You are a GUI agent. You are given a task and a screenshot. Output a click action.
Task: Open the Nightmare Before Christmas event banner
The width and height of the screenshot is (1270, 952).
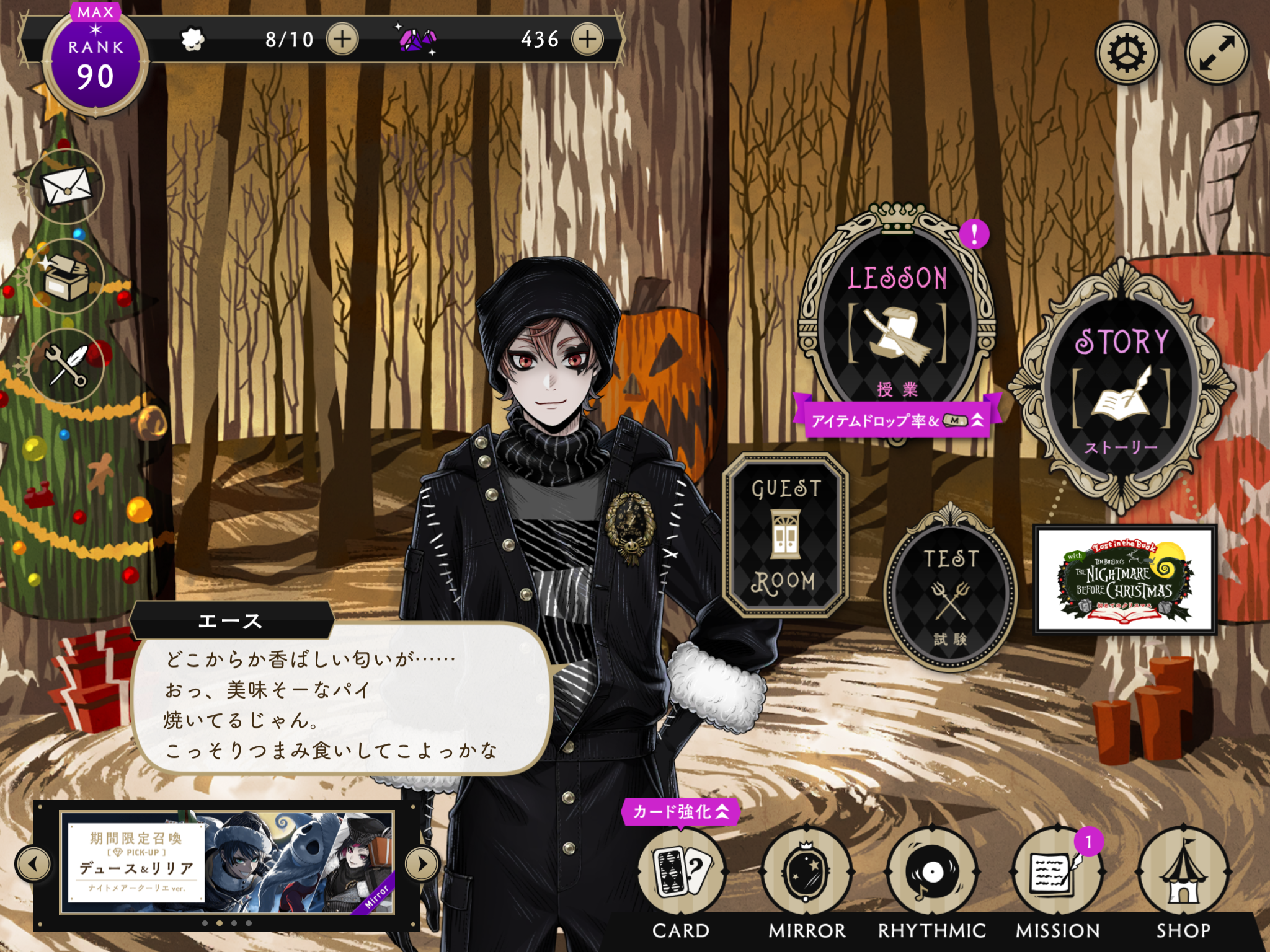coord(1125,580)
